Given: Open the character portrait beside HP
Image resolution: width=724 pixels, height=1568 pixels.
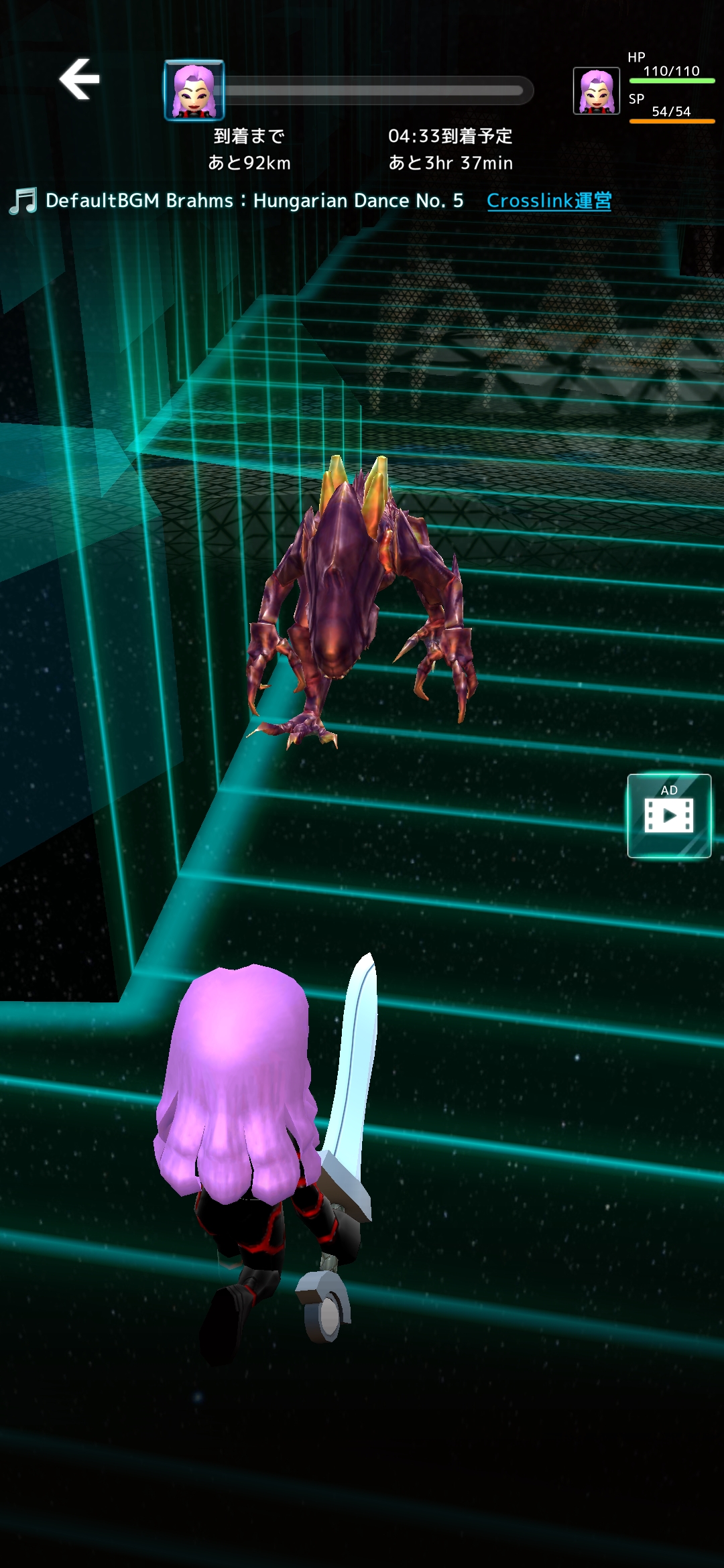Looking at the screenshot, I should tap(596, 91).
